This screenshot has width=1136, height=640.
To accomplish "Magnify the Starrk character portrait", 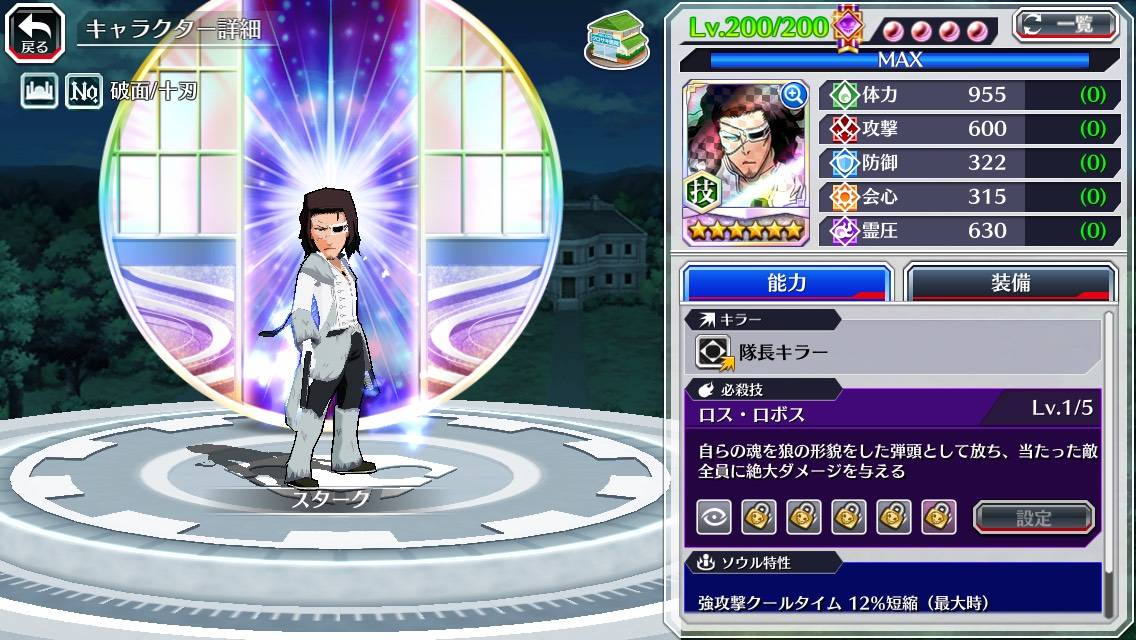I will pos(793,95).
